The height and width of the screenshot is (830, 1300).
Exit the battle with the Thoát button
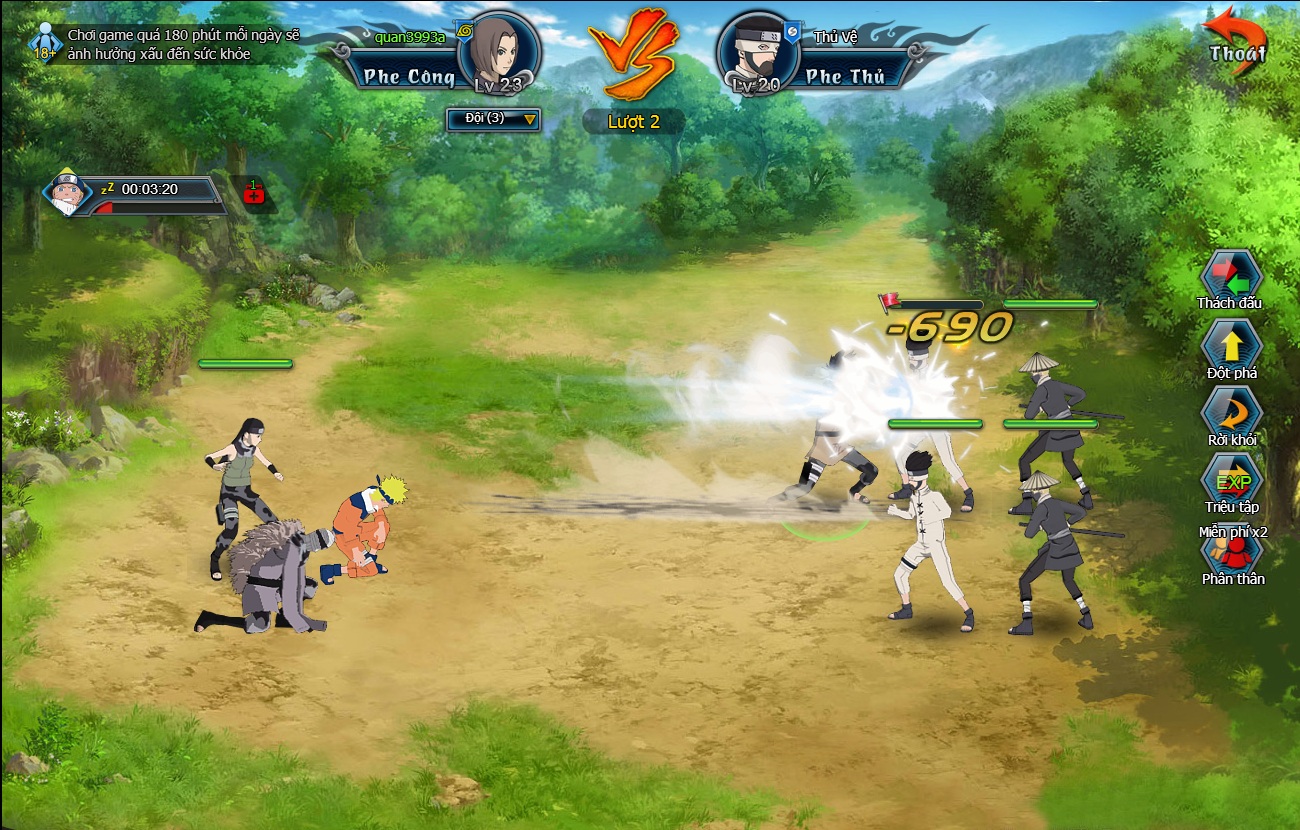(1236, 43)
